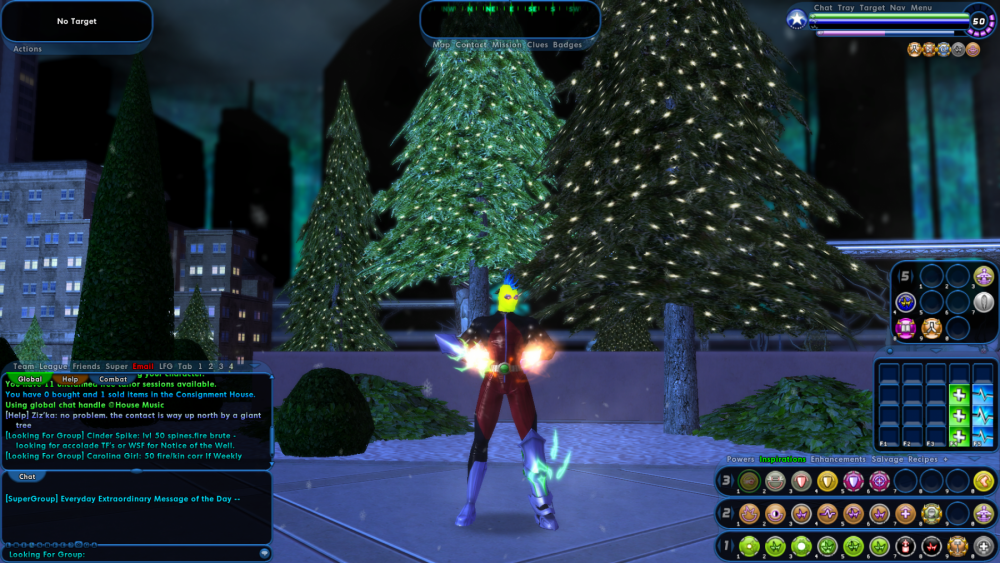Show the Badges list

point(567,45)
